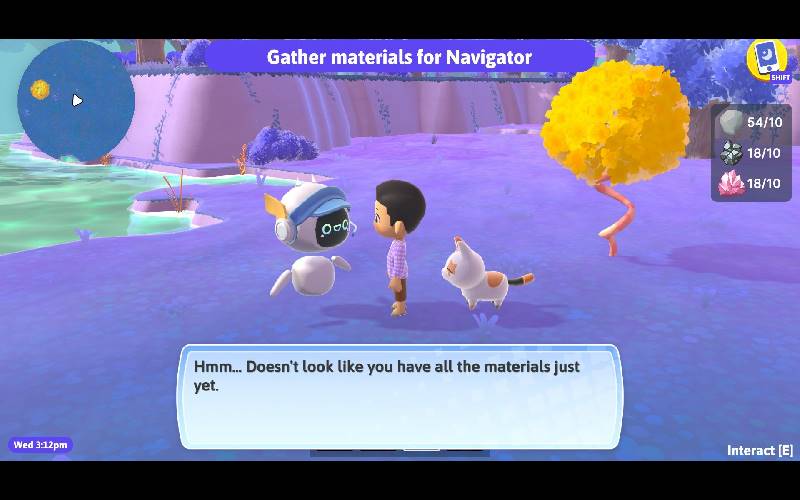This screenshot has width=800, height=500.
Task: Select the dark metal ore material icon
Action: coord(732,153)
